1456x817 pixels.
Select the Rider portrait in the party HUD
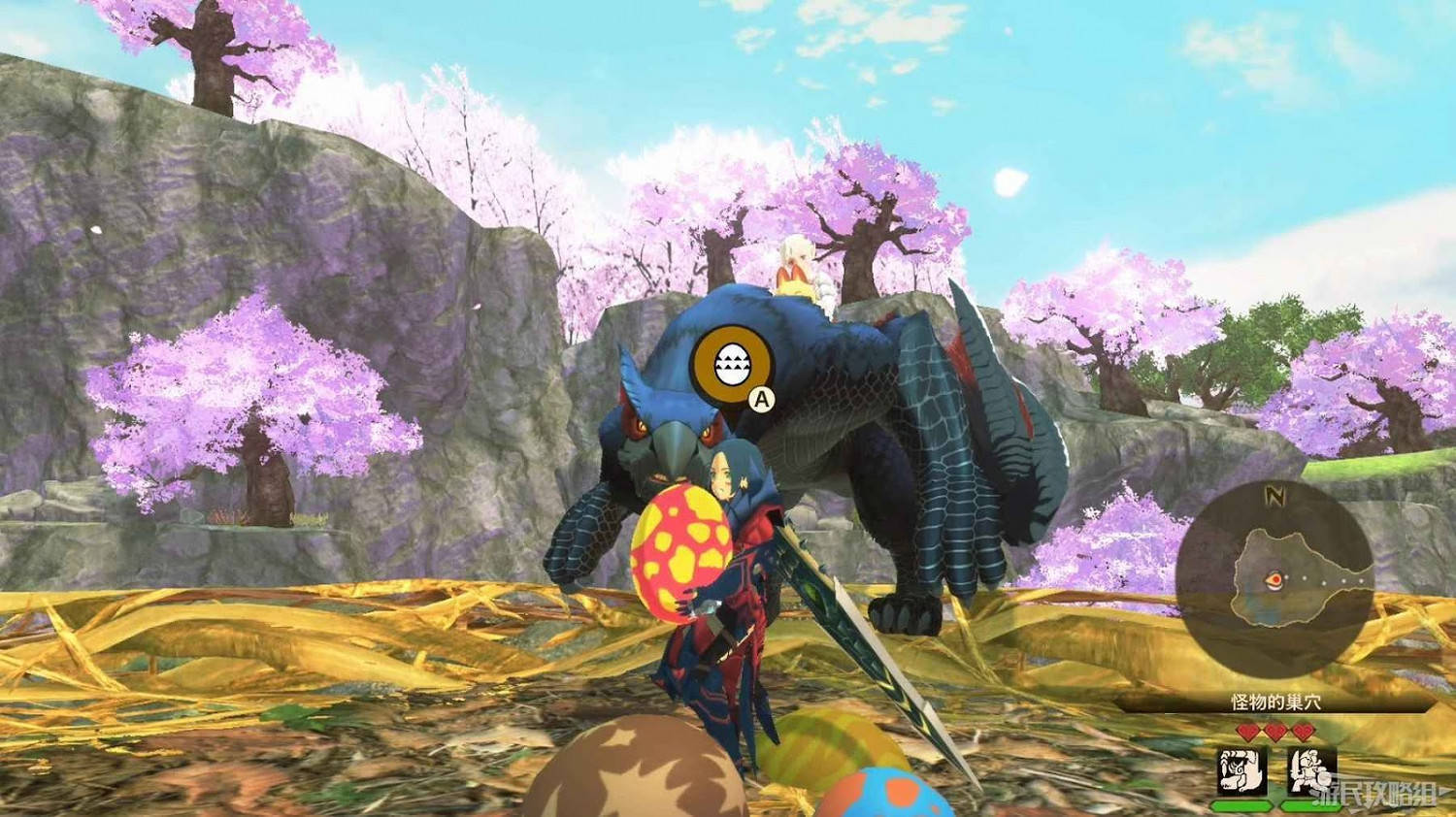click(1312, 771)
